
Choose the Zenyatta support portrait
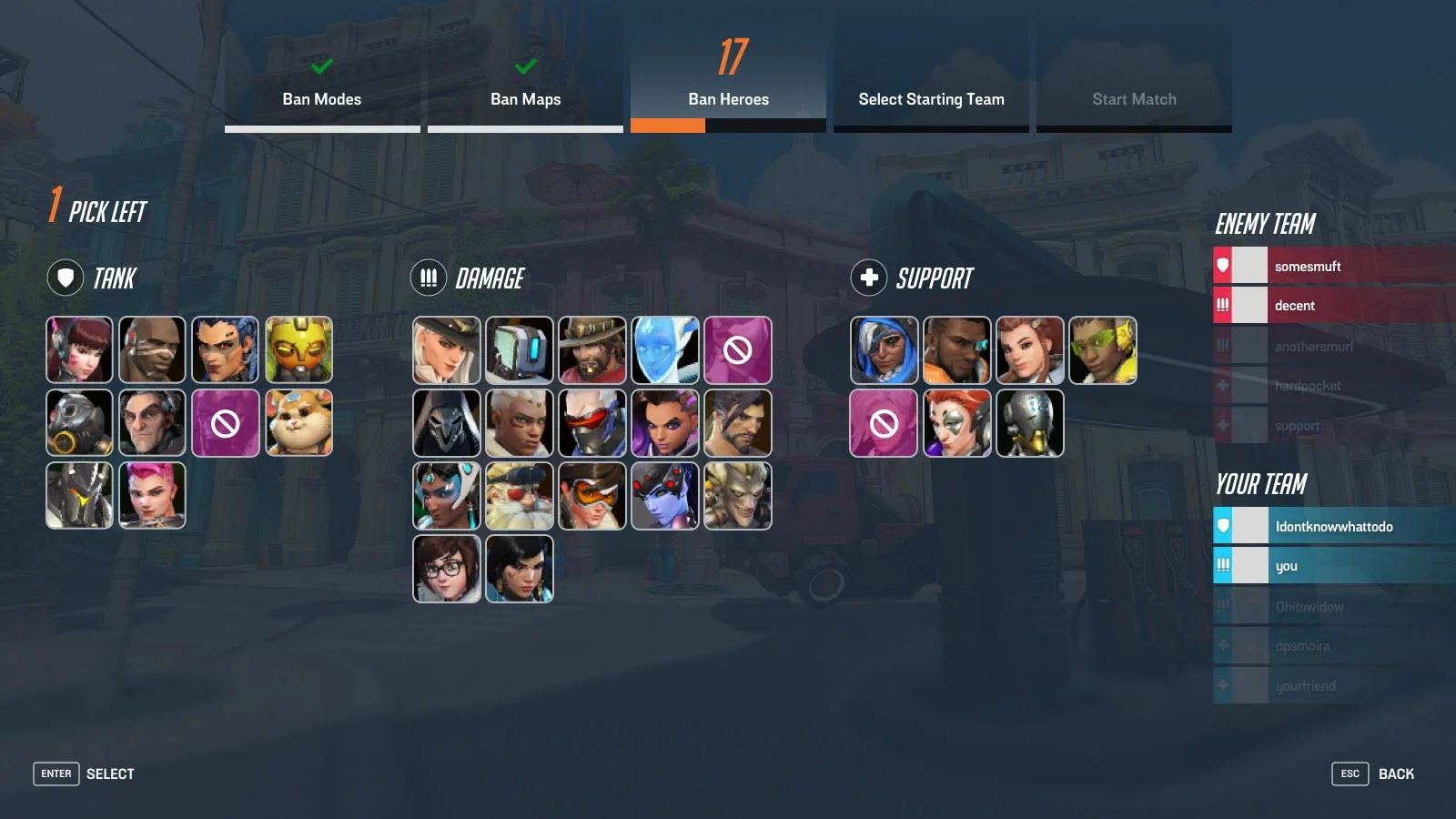1030,423
